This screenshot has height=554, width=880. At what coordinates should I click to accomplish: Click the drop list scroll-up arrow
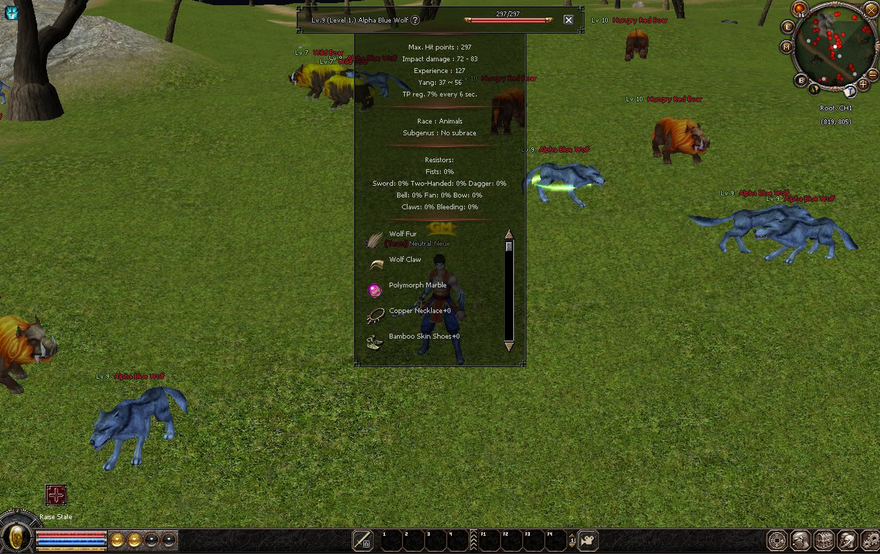[x=509, y=234]
